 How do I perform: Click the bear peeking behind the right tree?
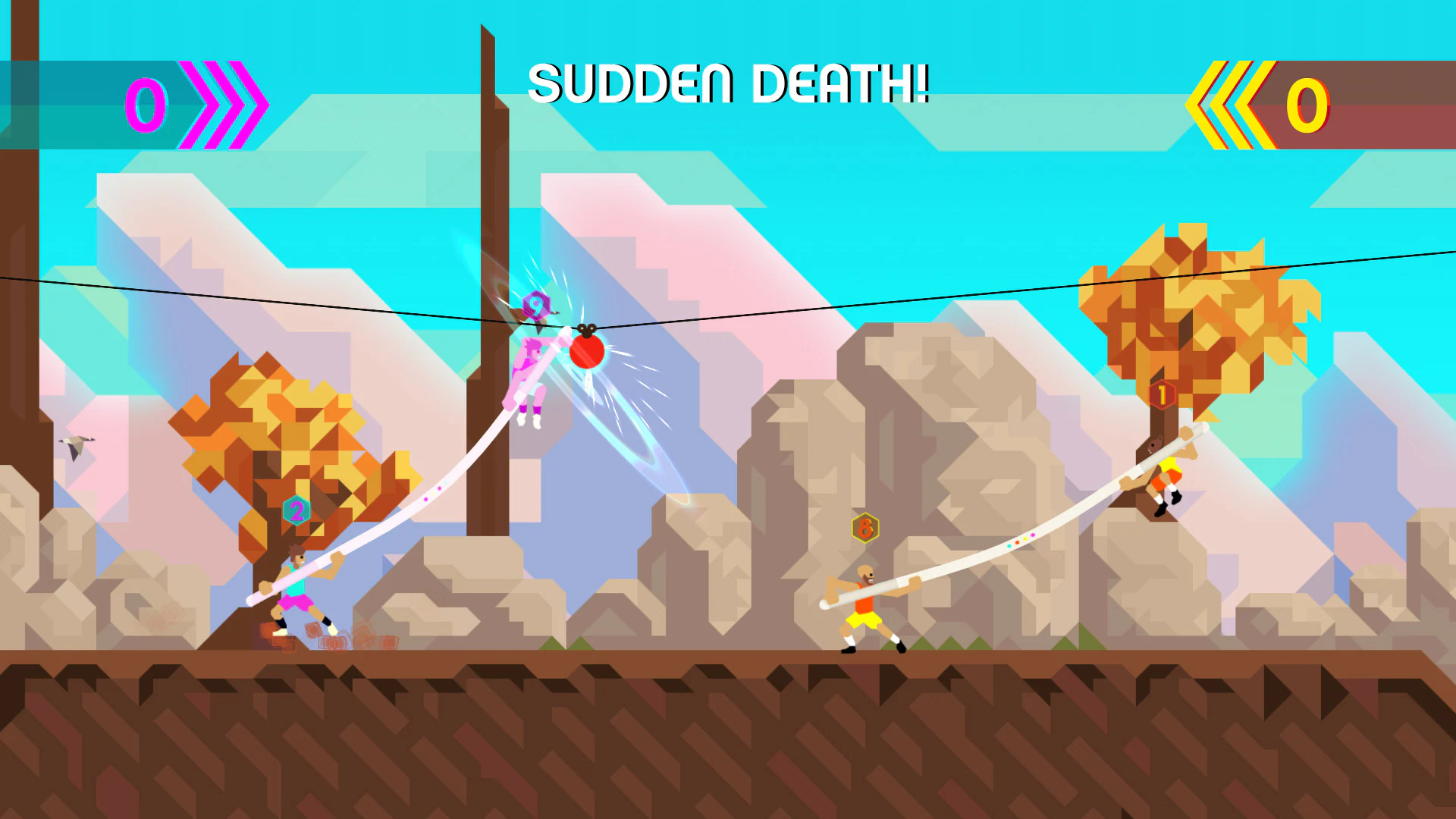click(1155, 445)
